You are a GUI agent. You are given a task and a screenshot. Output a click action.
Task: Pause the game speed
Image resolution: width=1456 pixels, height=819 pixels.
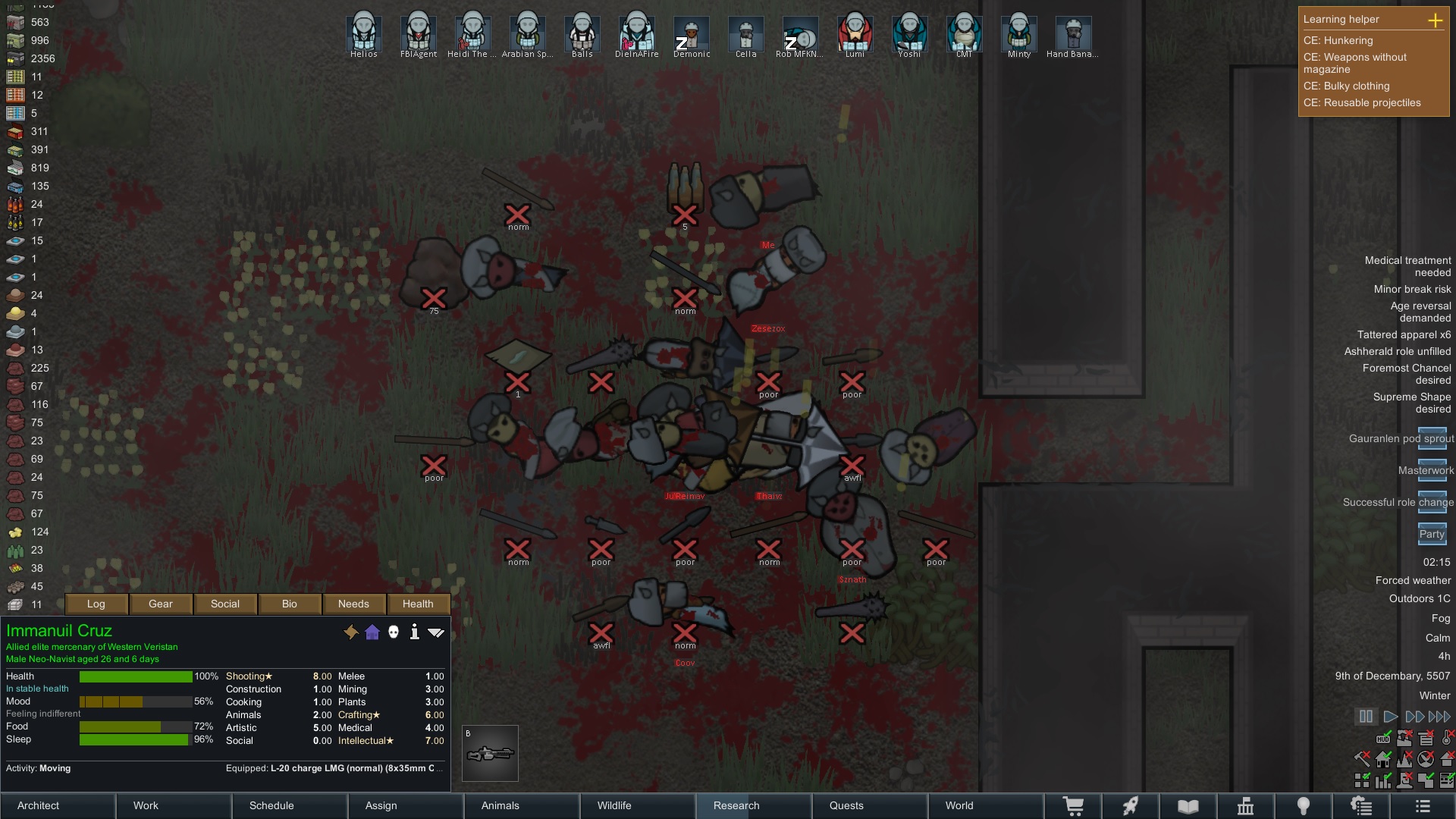pyautogui.click(x=1366, y=717)
